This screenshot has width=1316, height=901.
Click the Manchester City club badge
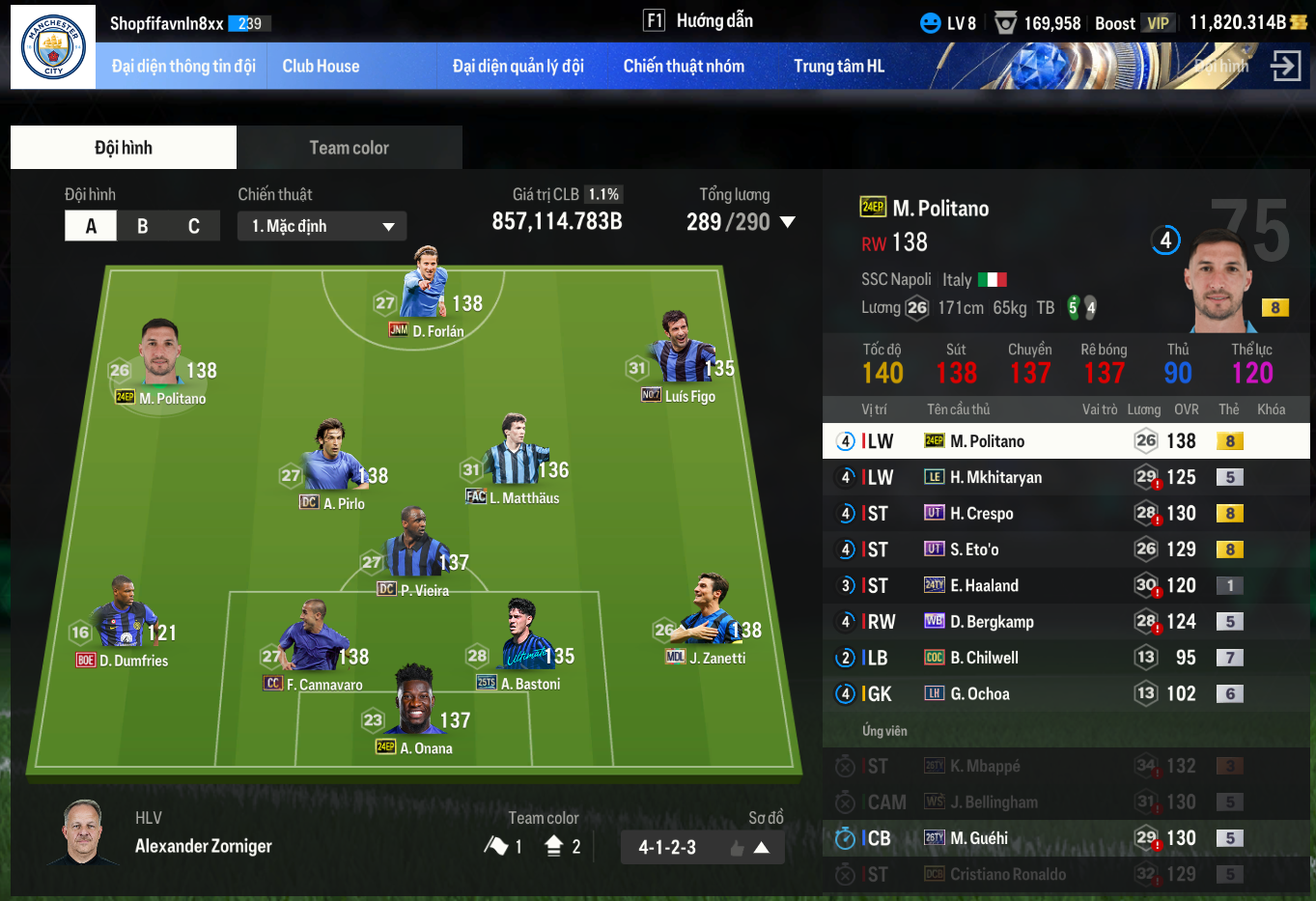[x=53, y=46]
